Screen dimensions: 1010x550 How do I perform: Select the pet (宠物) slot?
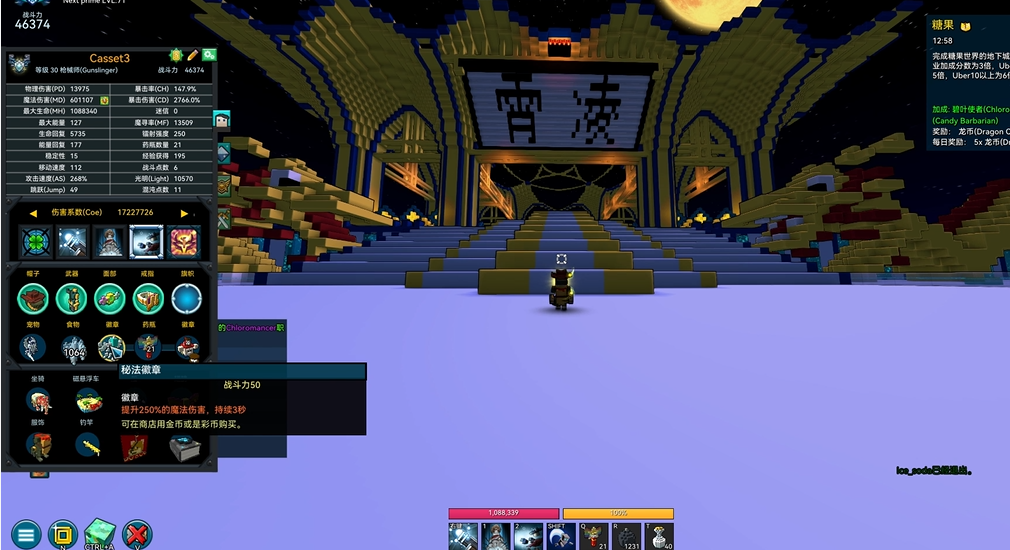pyautogui.click(x=34, y=348)
